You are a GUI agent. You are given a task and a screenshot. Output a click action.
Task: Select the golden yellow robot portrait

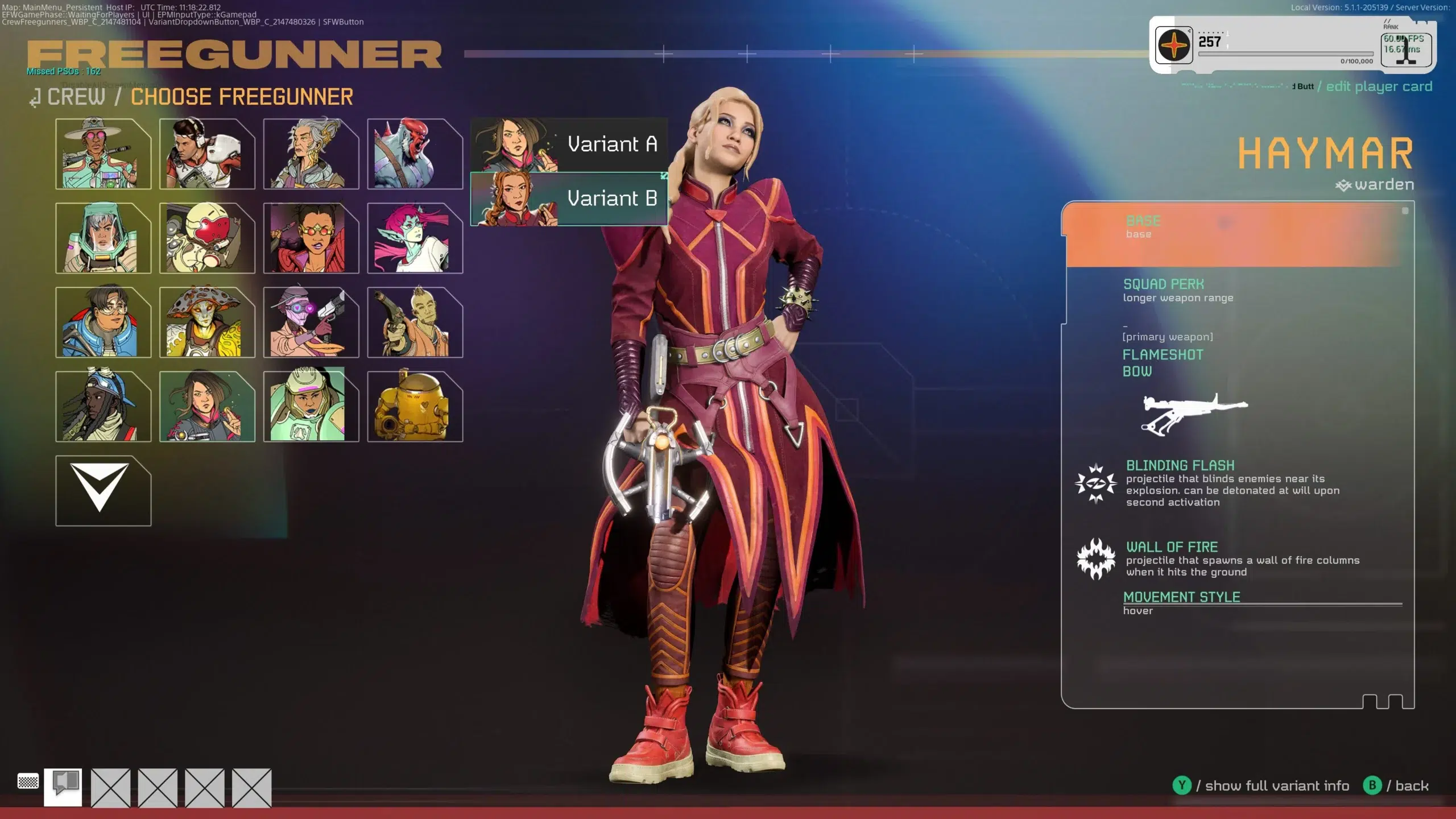[x=415, y=406]
